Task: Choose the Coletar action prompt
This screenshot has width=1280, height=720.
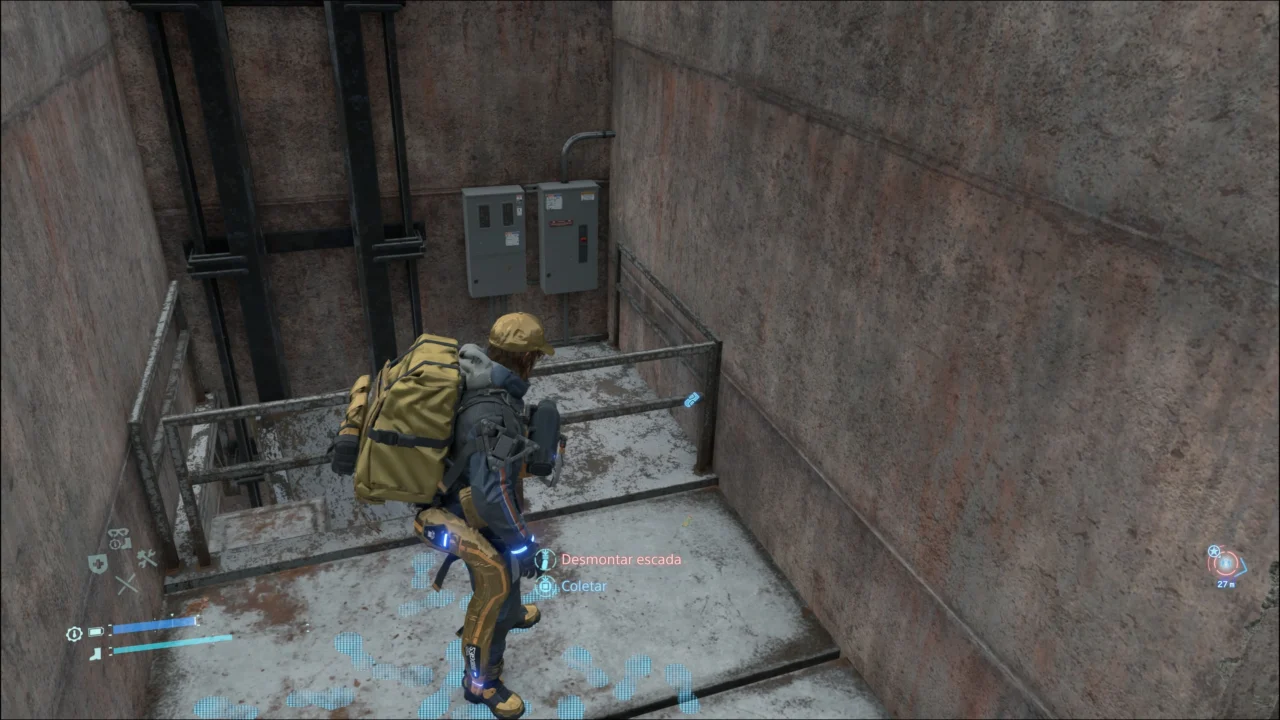Action: [583, 586]
